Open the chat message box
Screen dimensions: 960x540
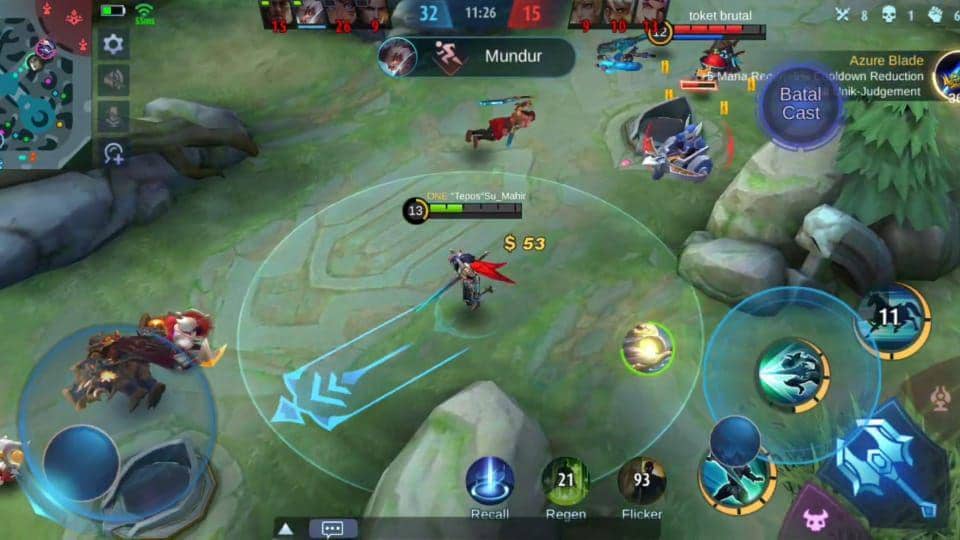333,529
